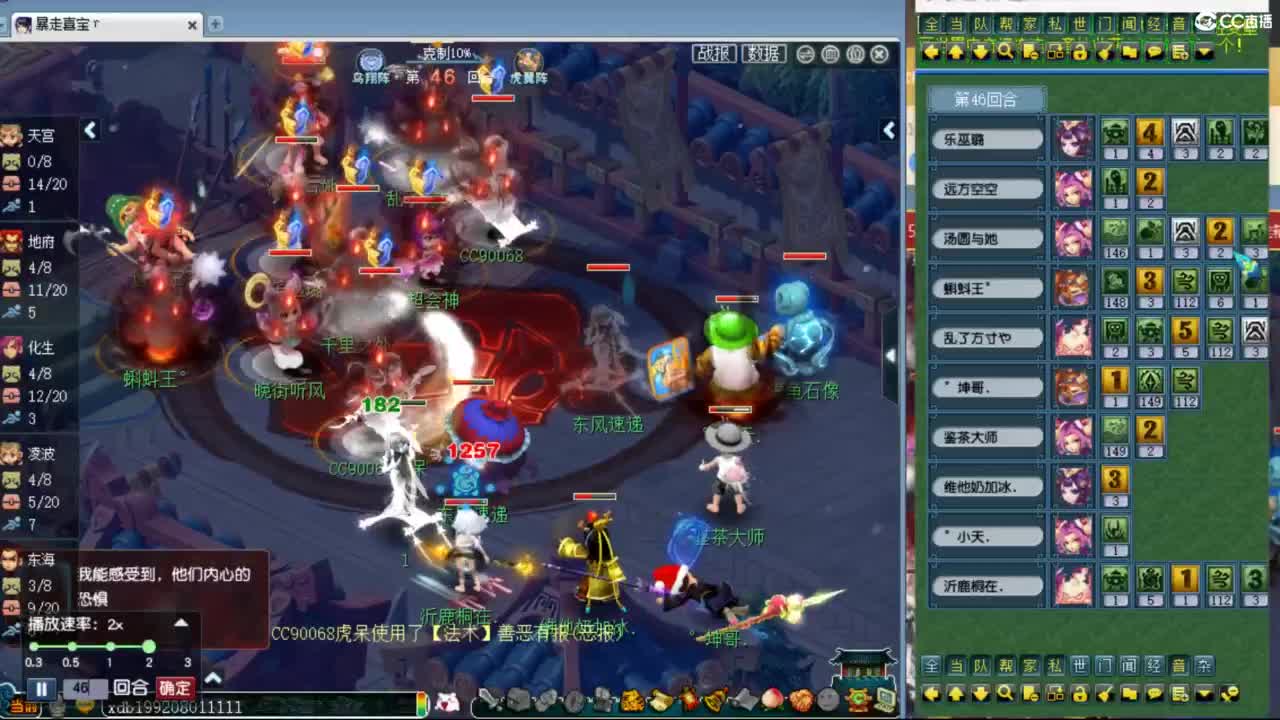This screenshot has width=1280, height=720.
Task: Click the 确定 confirm button
Action: pos(176,688)
